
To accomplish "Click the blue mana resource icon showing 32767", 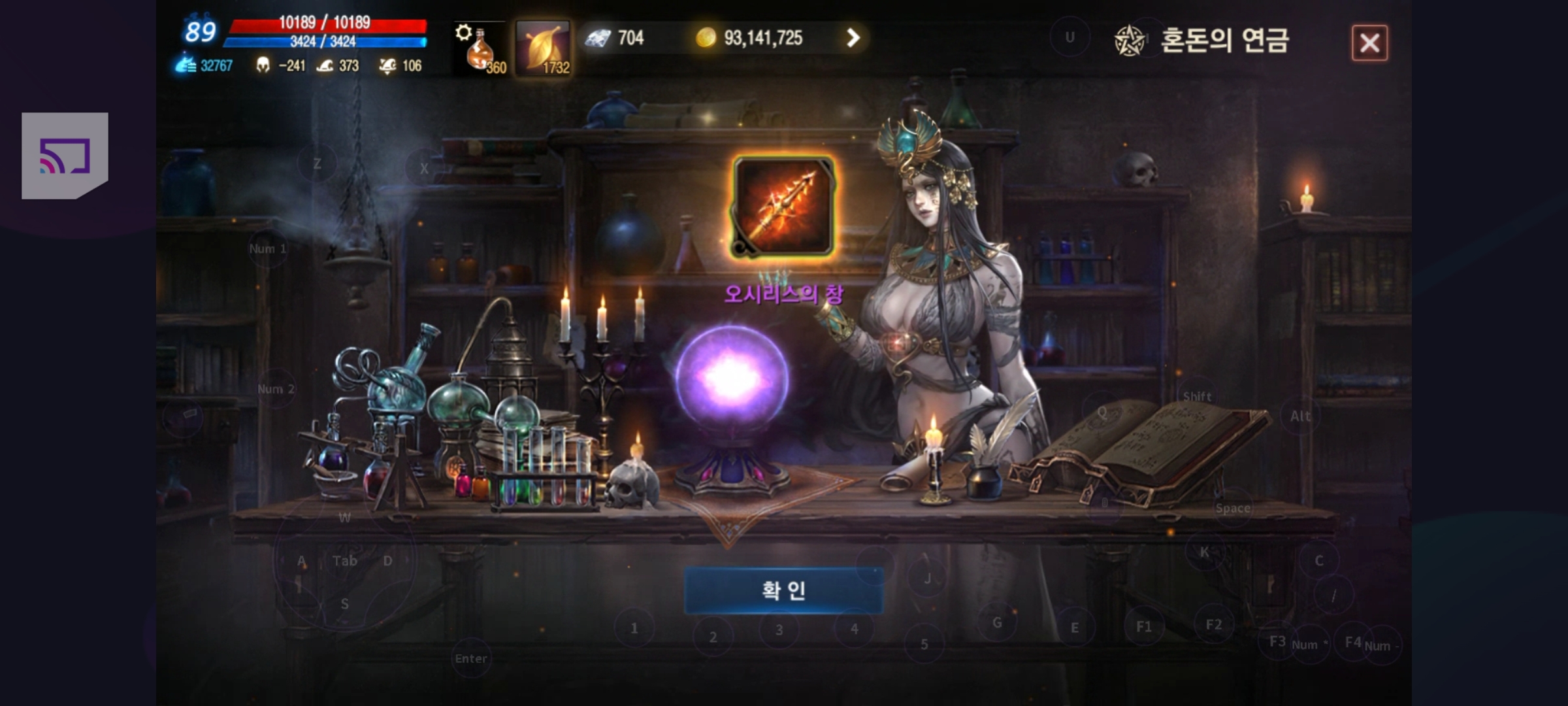I will click(188, 66).
